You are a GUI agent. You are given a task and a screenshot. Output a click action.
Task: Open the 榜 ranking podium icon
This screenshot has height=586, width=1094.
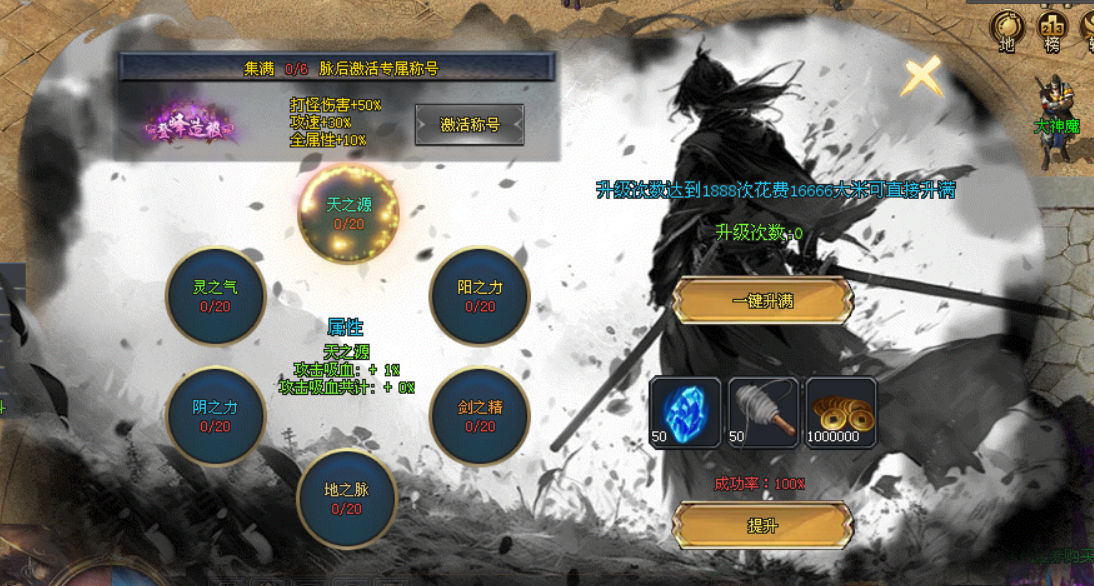pyautogui.click(x=1050, y=30)
